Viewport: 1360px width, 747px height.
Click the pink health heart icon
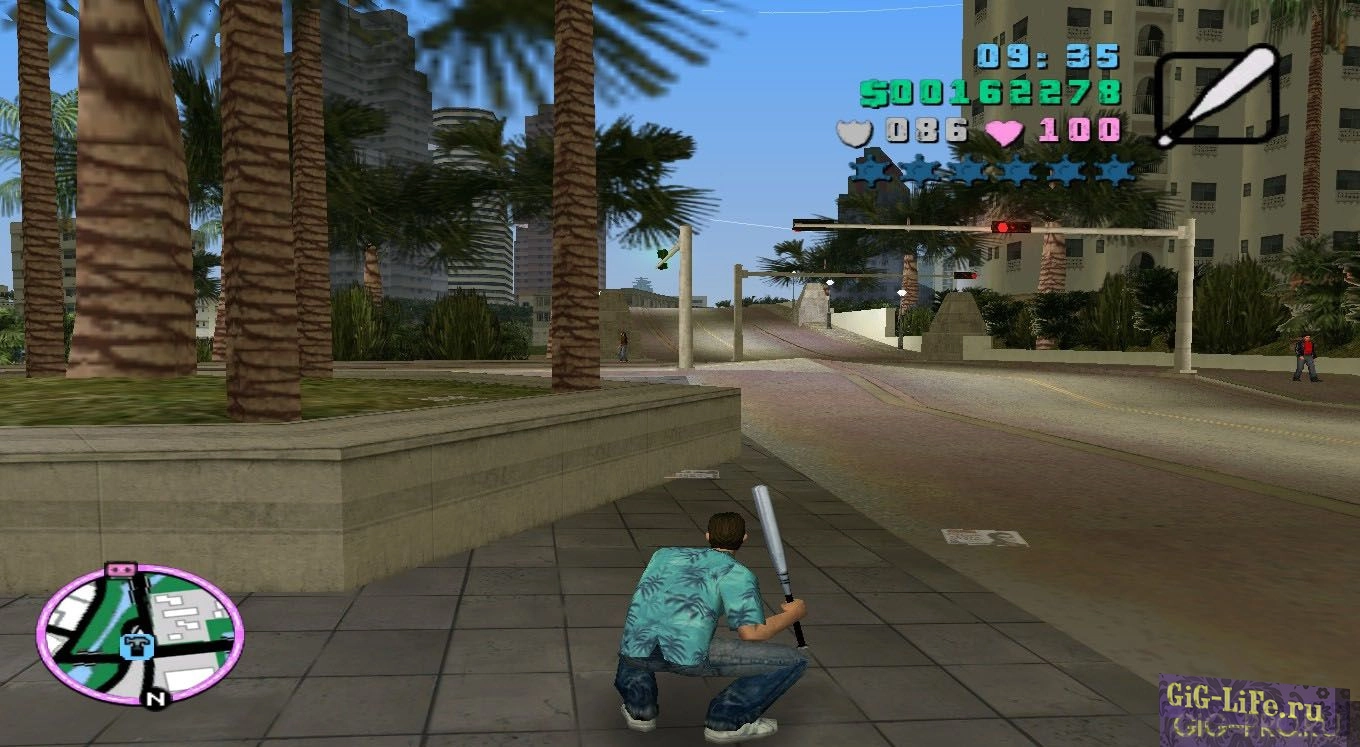click(x=1001, y=129)
